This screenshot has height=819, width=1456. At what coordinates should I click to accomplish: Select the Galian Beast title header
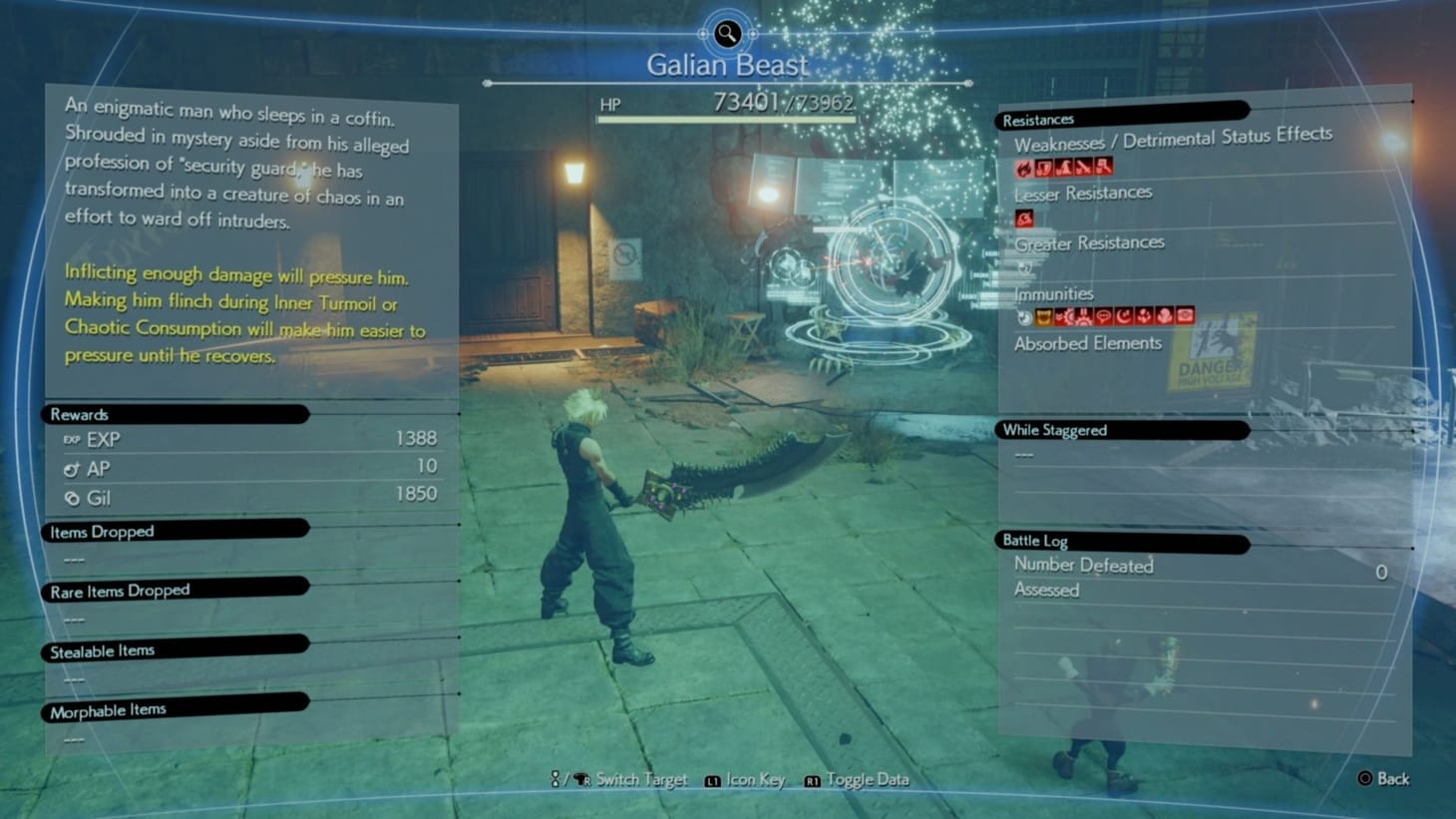click(727, 64)
